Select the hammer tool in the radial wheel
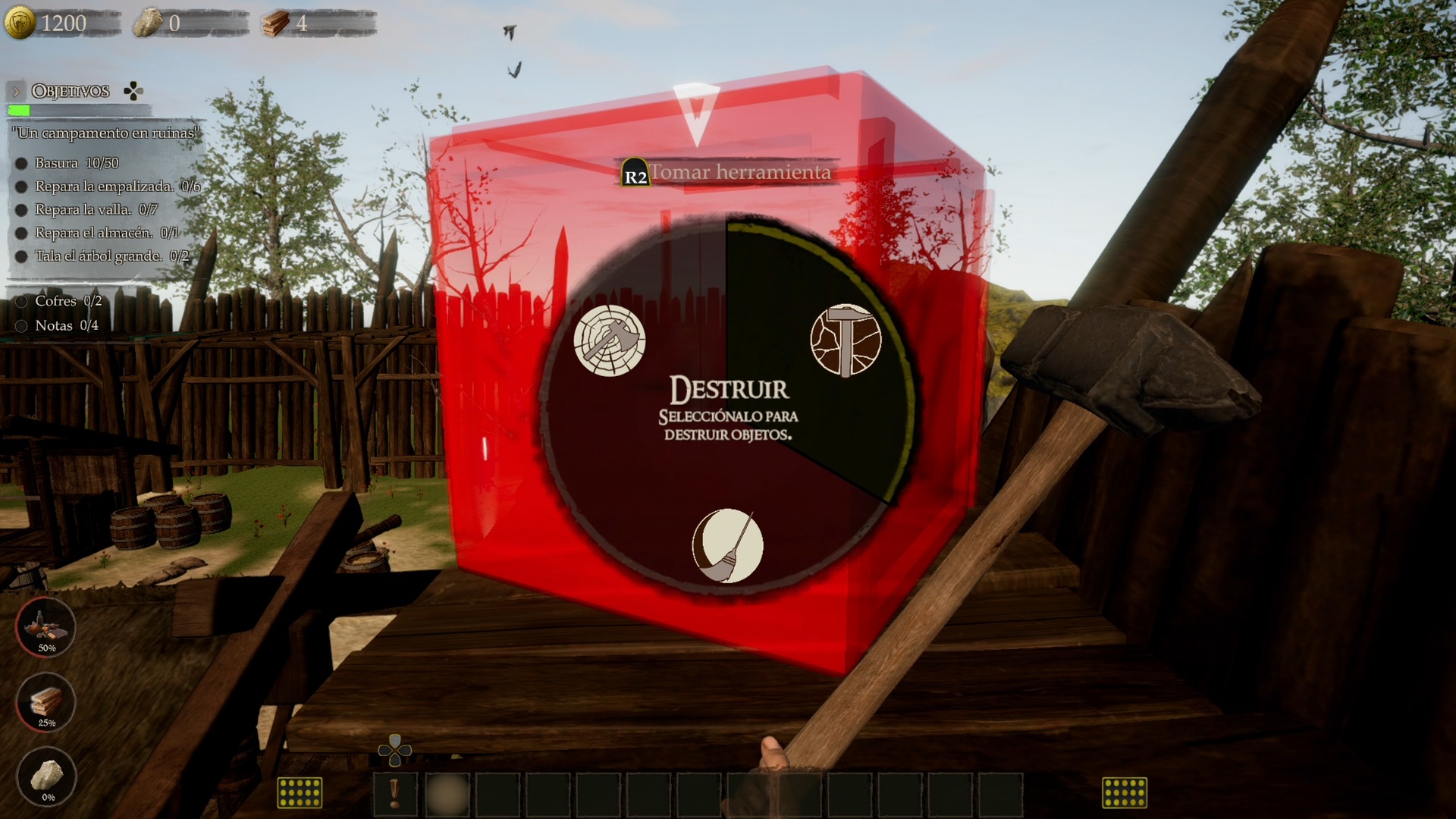This screenshot has width=1456, height=819. 846,340
